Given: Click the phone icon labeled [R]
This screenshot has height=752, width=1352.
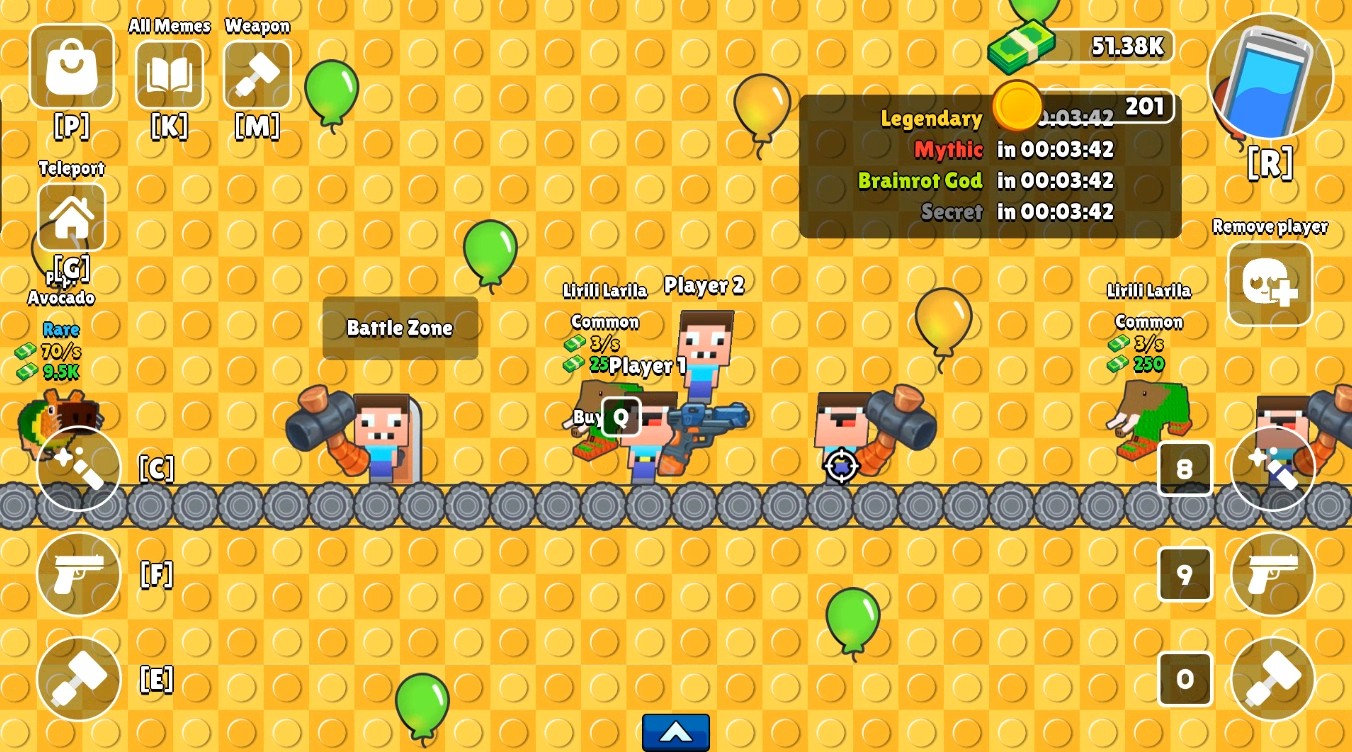Looking at the screenshot, I should pos(1269,76).
